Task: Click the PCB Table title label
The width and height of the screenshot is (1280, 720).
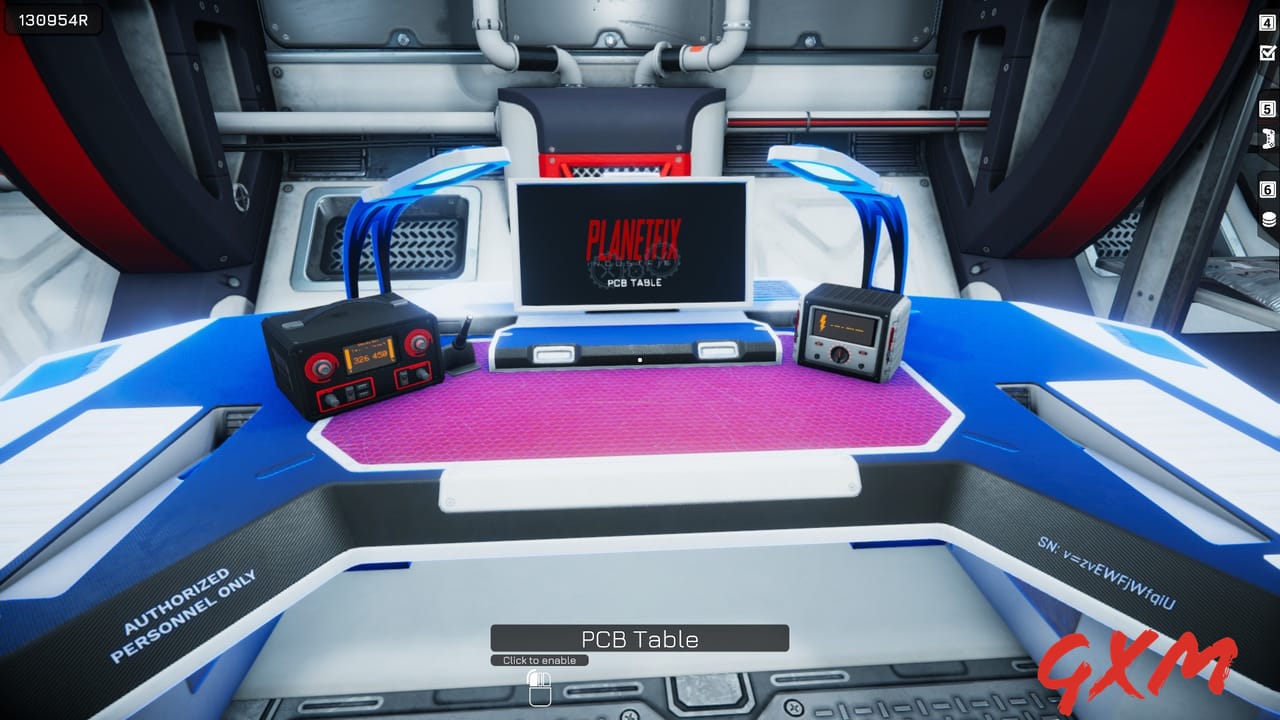Action: pyautogui.click(x=640, y=638)
